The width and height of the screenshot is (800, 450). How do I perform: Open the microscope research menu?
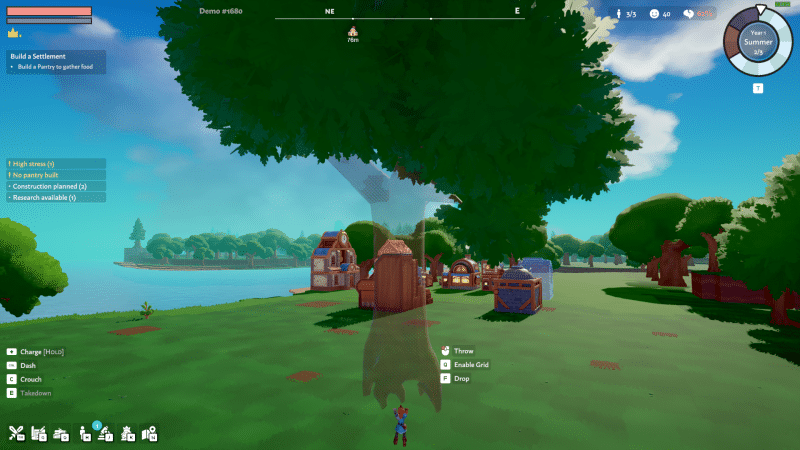106,433
